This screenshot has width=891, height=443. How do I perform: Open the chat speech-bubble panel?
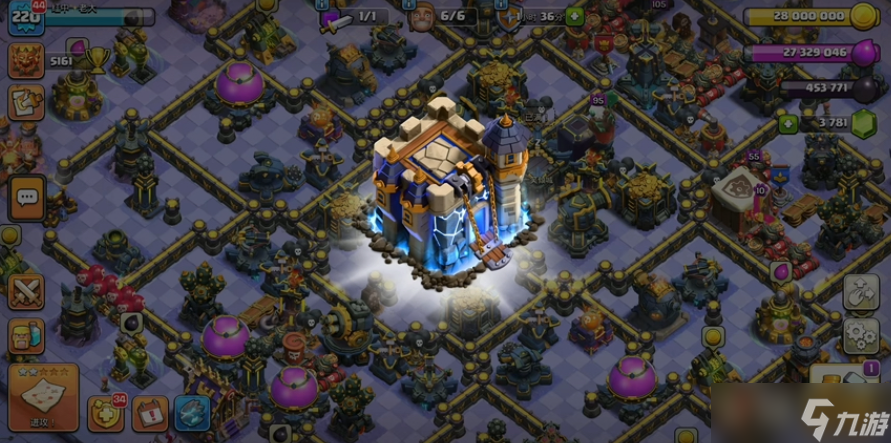[x=27, y=199]
